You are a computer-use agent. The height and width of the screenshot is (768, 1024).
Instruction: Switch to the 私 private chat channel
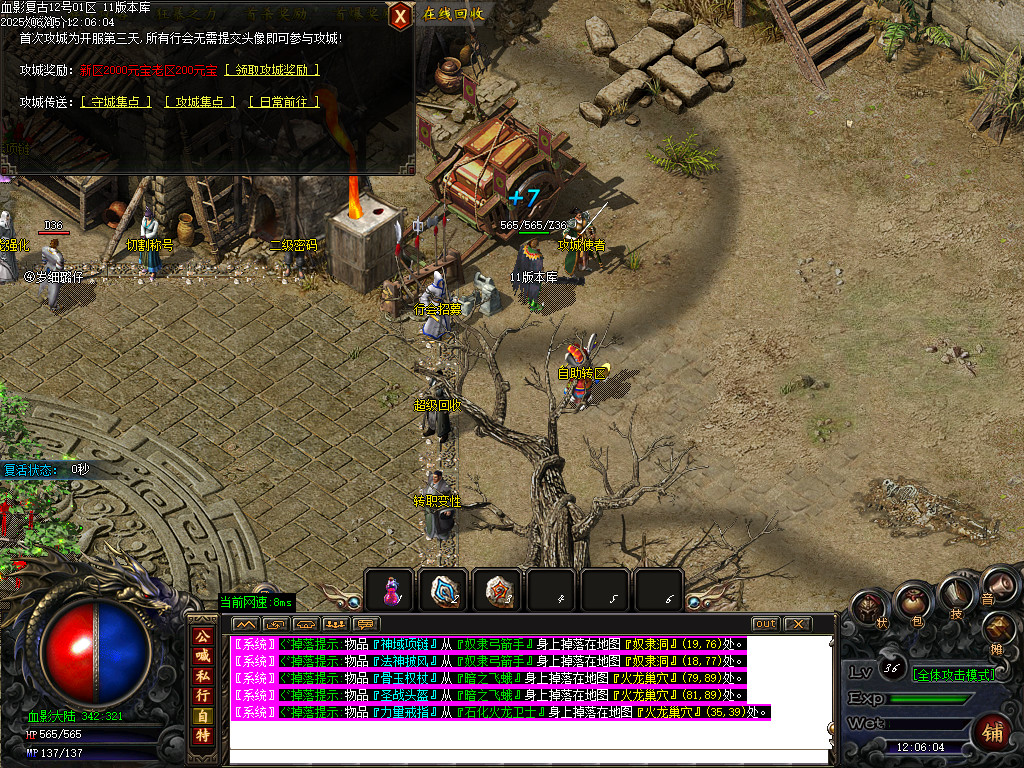(x=202, y=674)
